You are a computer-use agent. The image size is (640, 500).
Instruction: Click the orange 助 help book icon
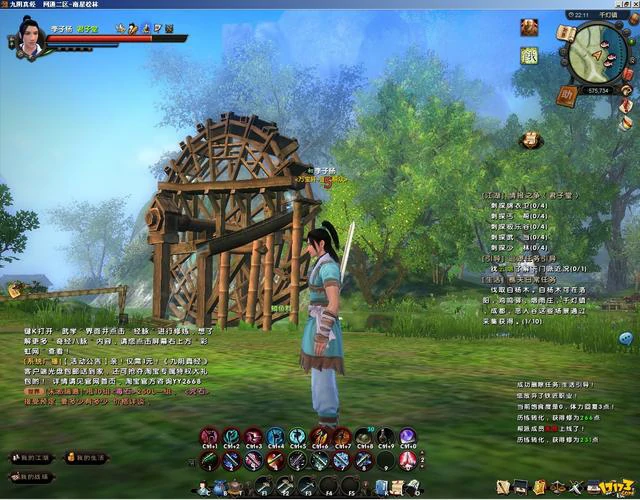point(566,96)
